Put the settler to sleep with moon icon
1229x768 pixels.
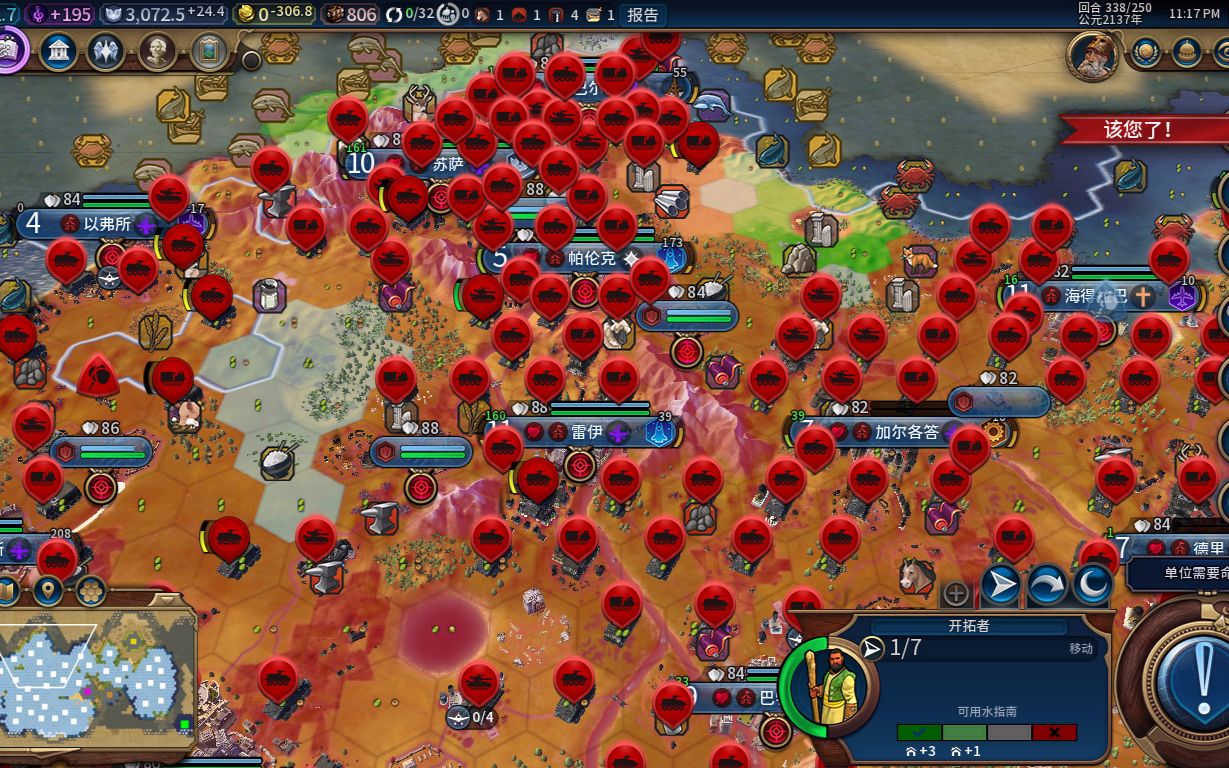[x=1092, y=585]
